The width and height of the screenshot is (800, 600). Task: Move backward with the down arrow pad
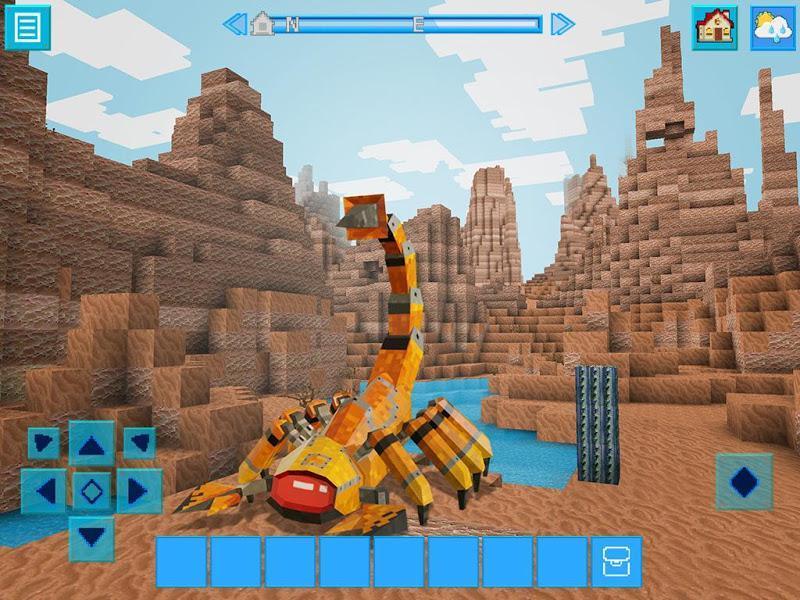pos(92,537)
